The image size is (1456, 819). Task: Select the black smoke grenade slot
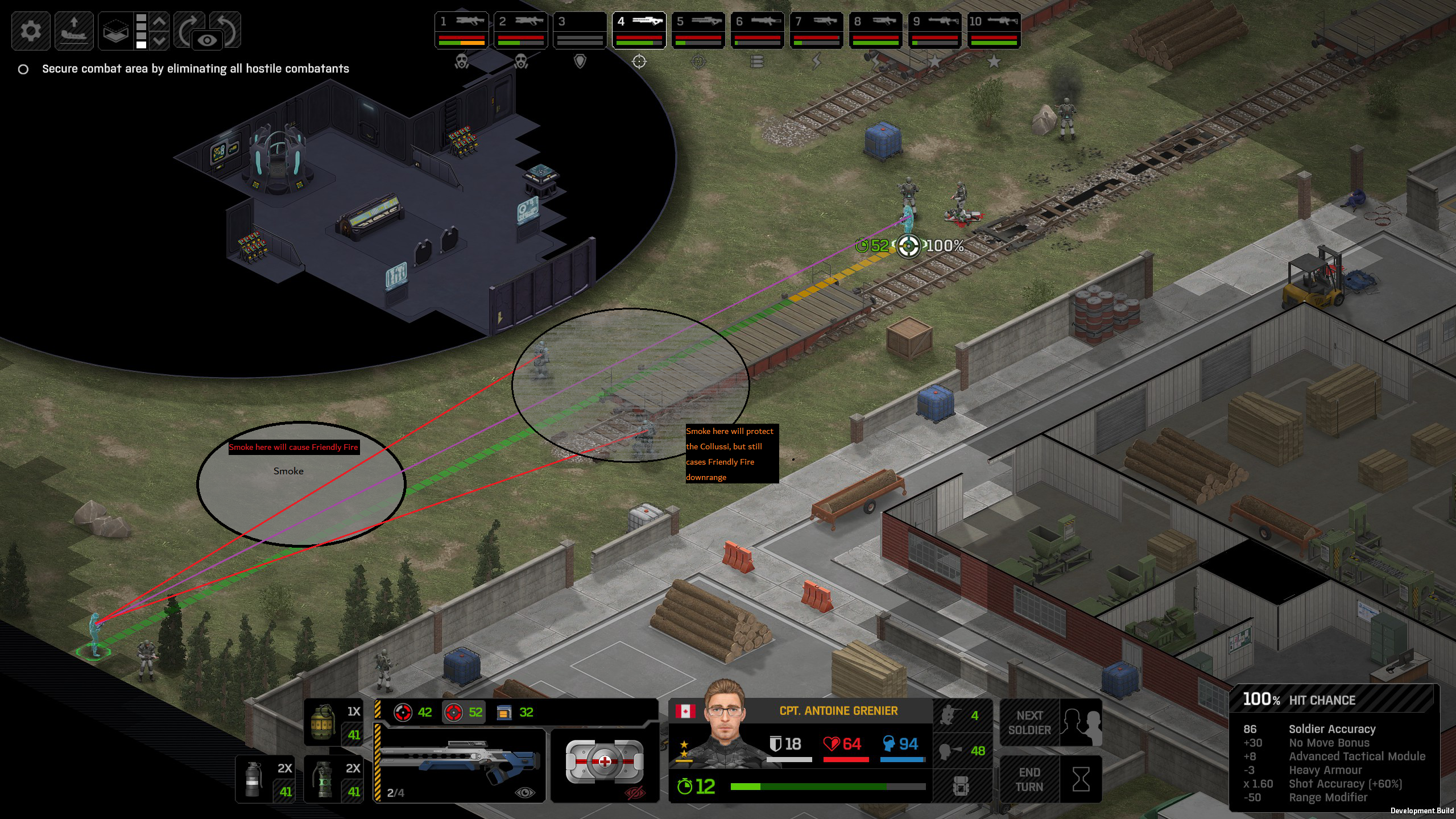pos(265,779)
